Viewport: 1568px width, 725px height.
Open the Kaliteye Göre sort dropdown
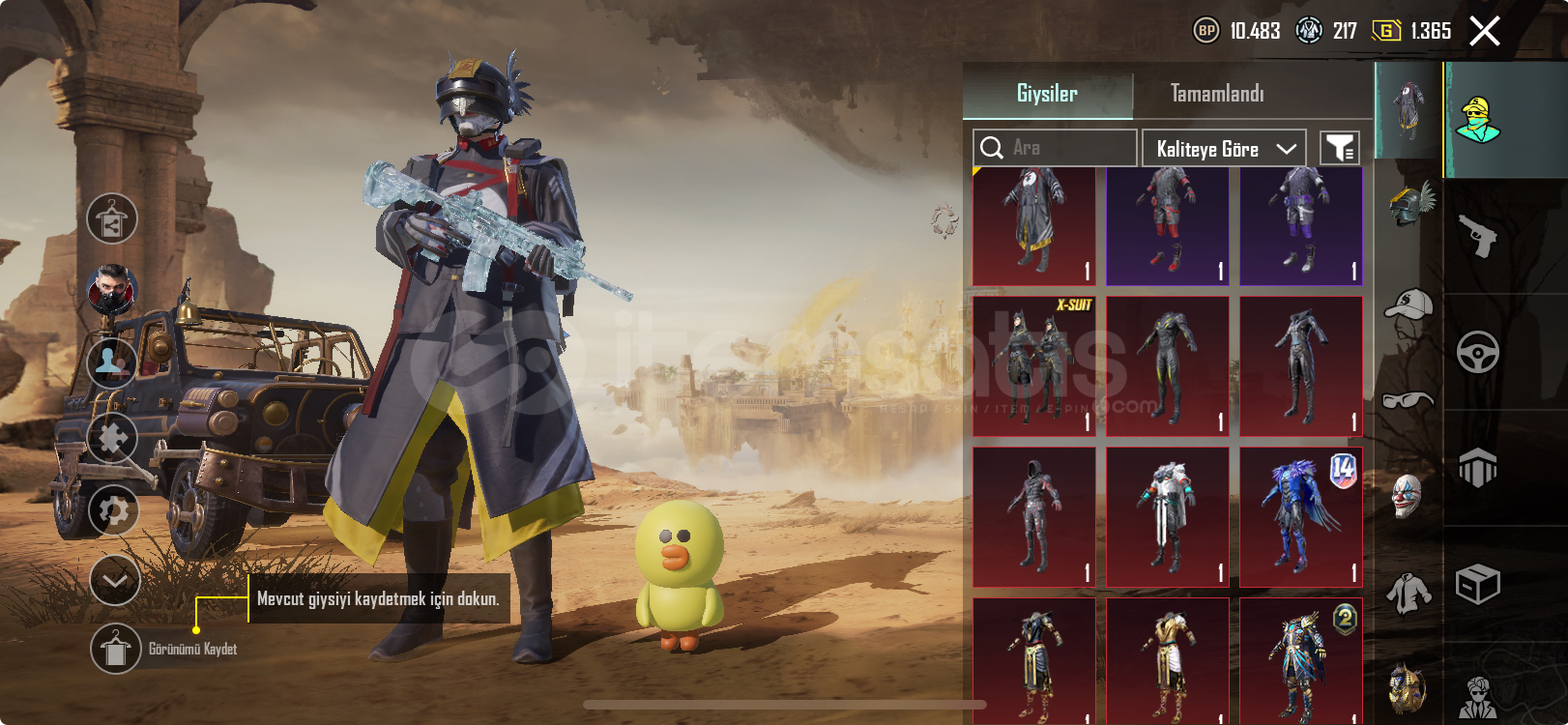pos(1224,149)
